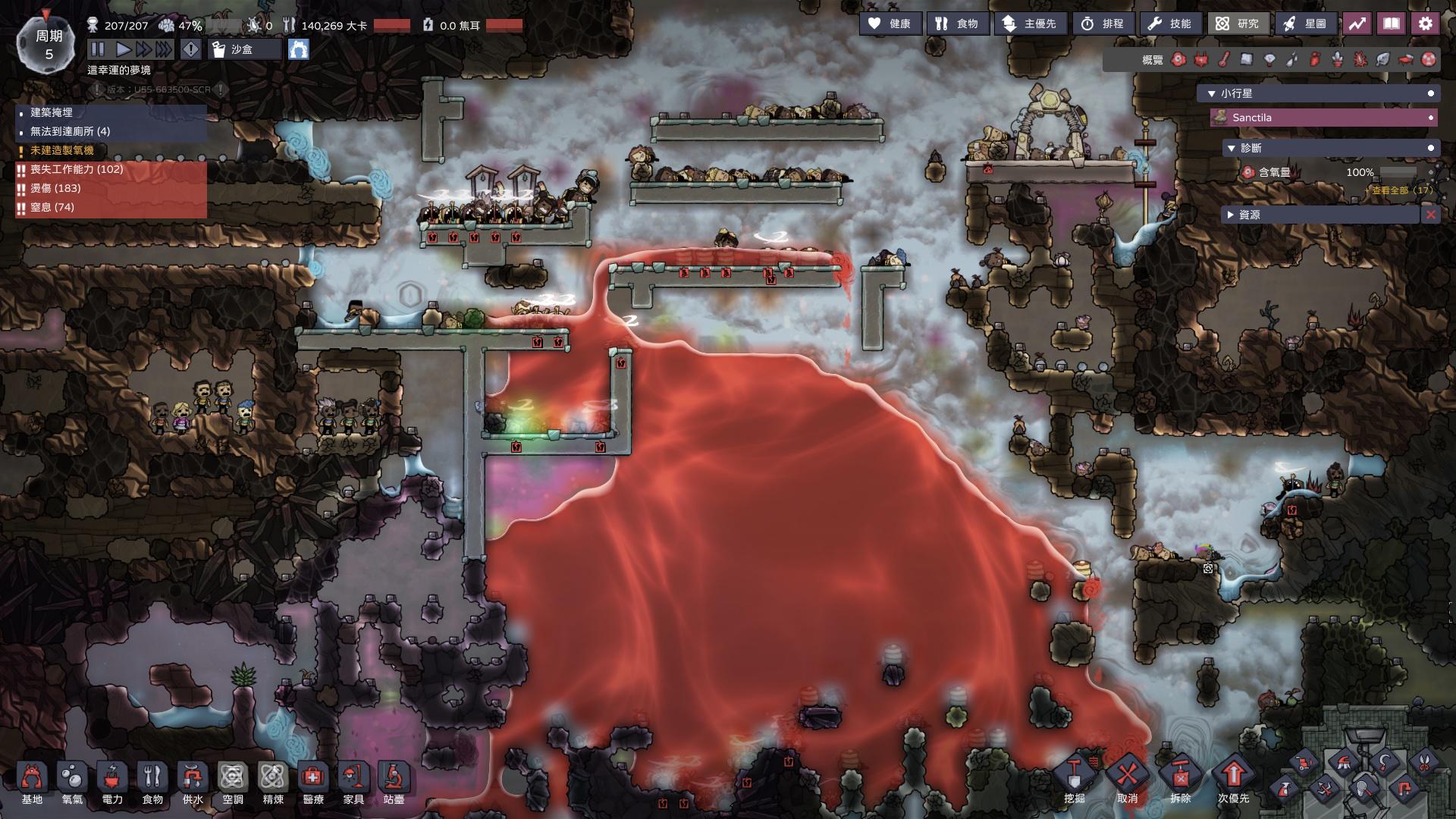Open the 研究 (Research) screen
The image size is (1456, 819).
[x=1238, y=24]
